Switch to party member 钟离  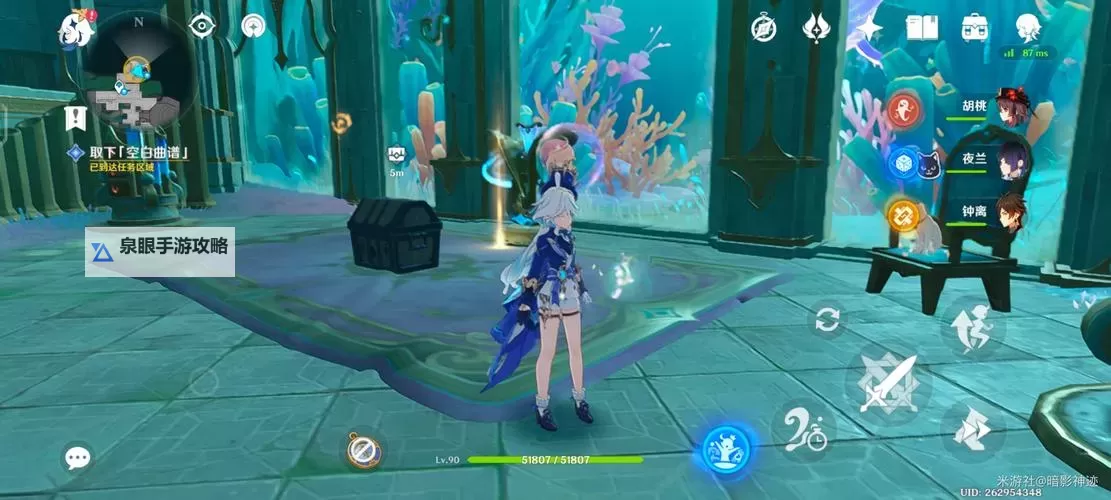click(1011, 211)
